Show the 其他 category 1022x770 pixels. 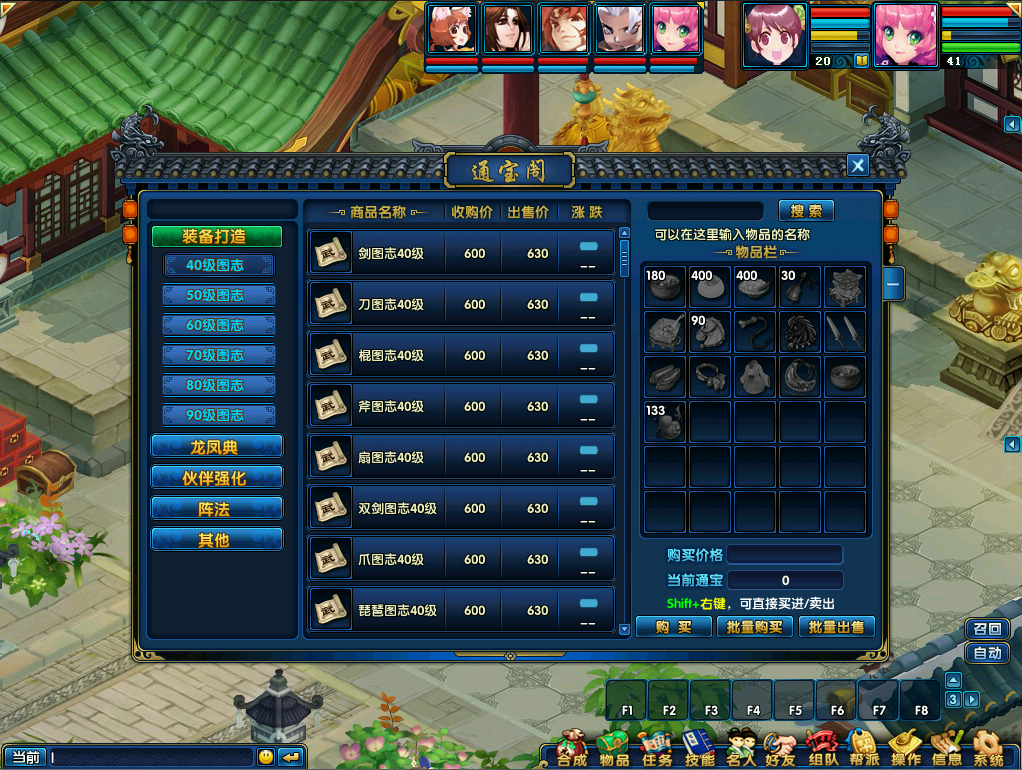point(217,540)
